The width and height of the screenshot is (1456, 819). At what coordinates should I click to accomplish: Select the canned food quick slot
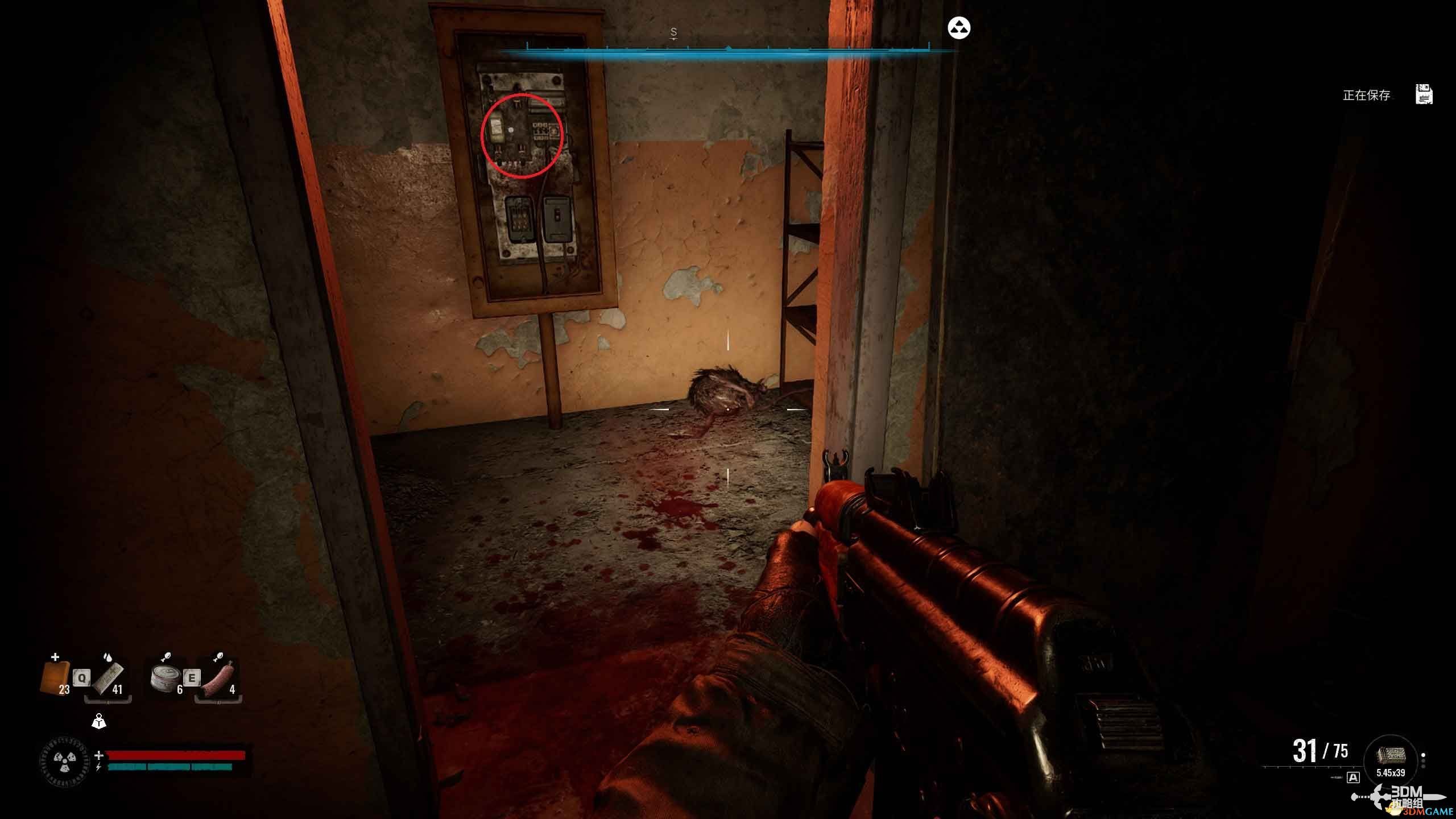tap(166, 678)
